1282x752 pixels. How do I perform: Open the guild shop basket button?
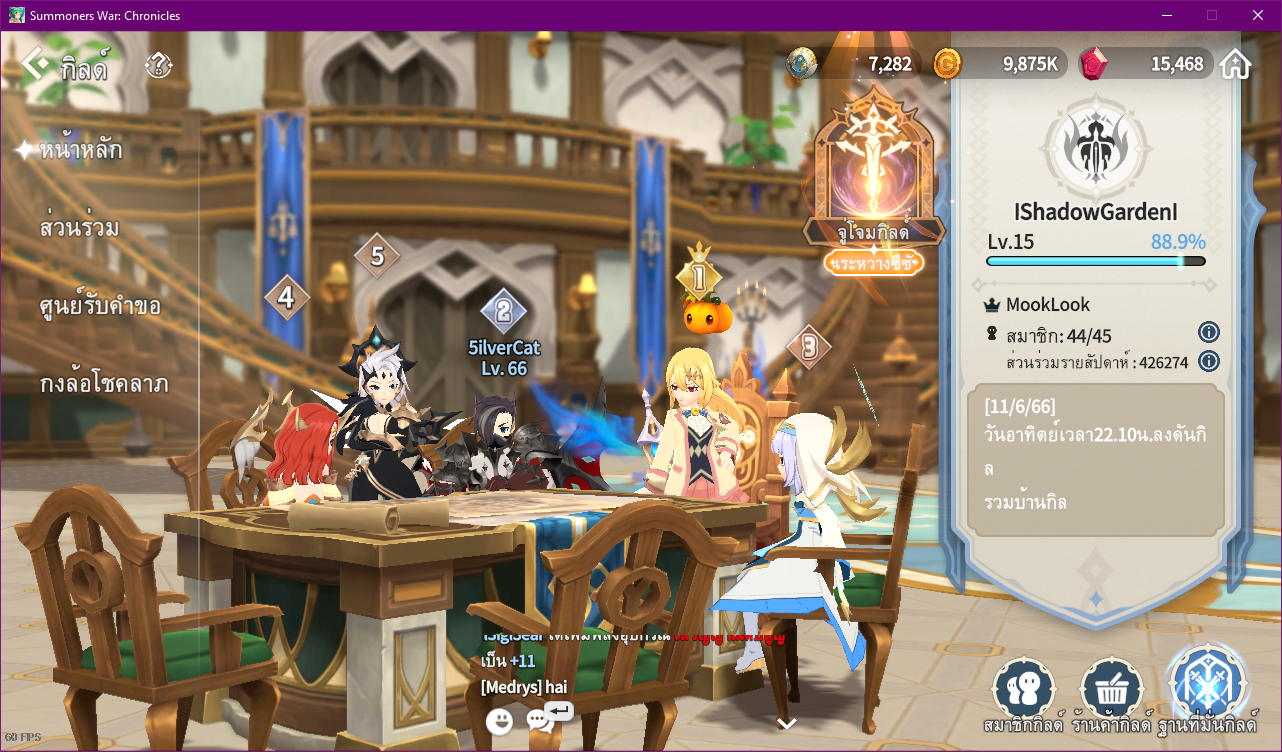[x=1112, y=690]
